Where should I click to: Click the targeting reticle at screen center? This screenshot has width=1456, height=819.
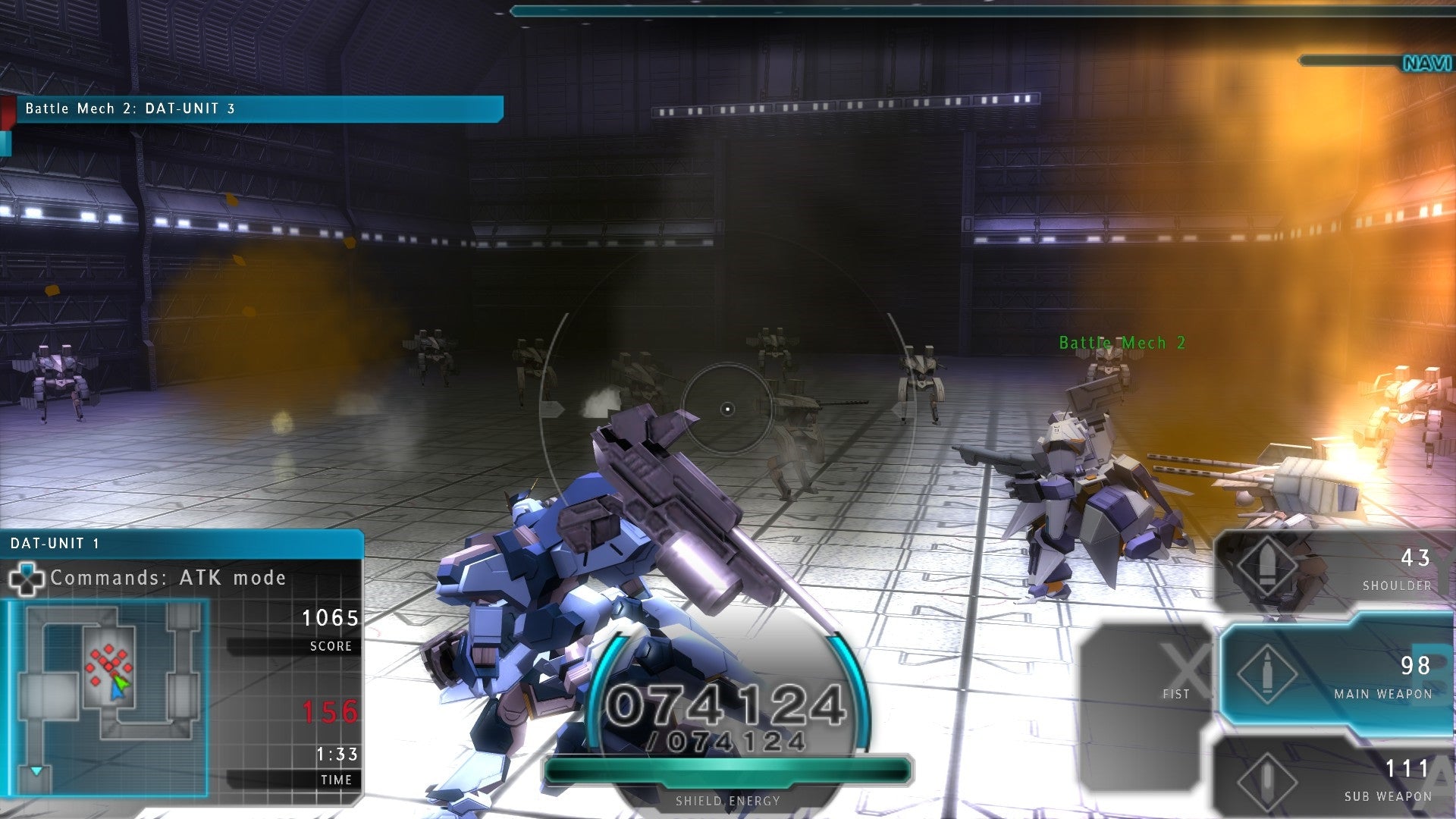pos(728,408)
